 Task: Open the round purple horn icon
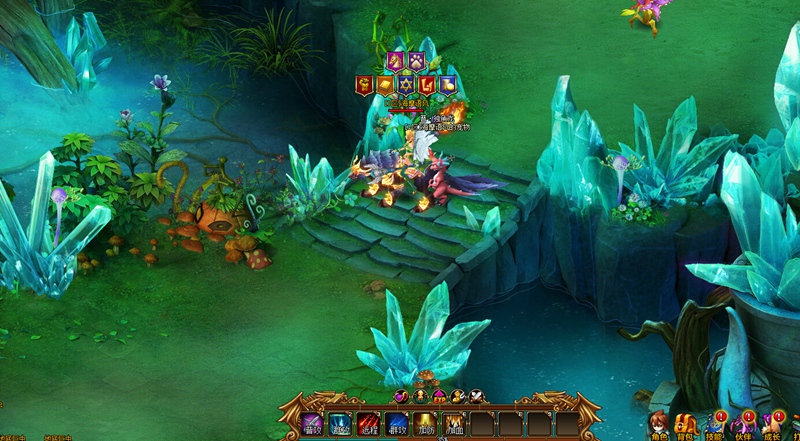(x=402, y=397)
